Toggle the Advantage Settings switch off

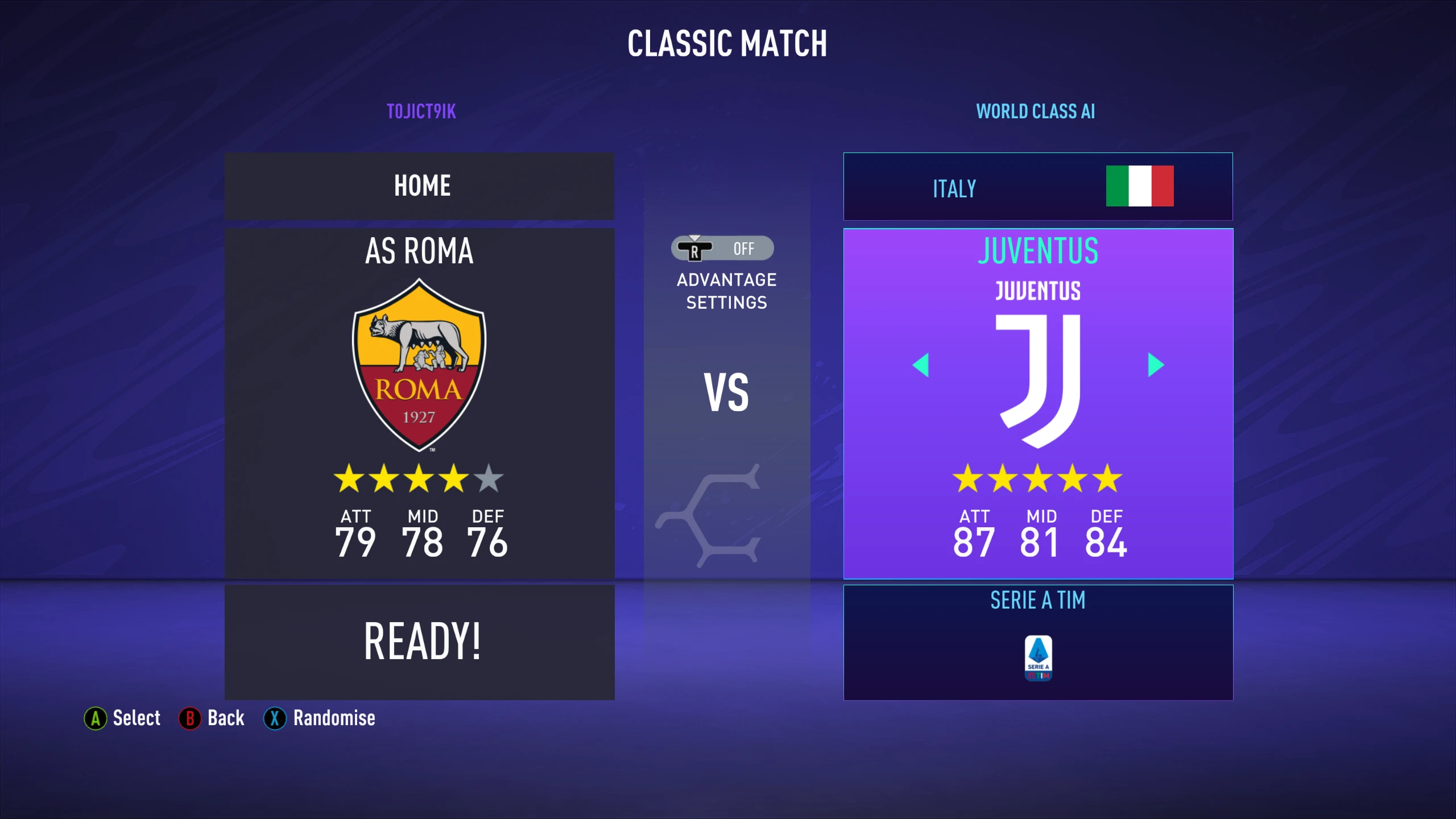[722, 249]
